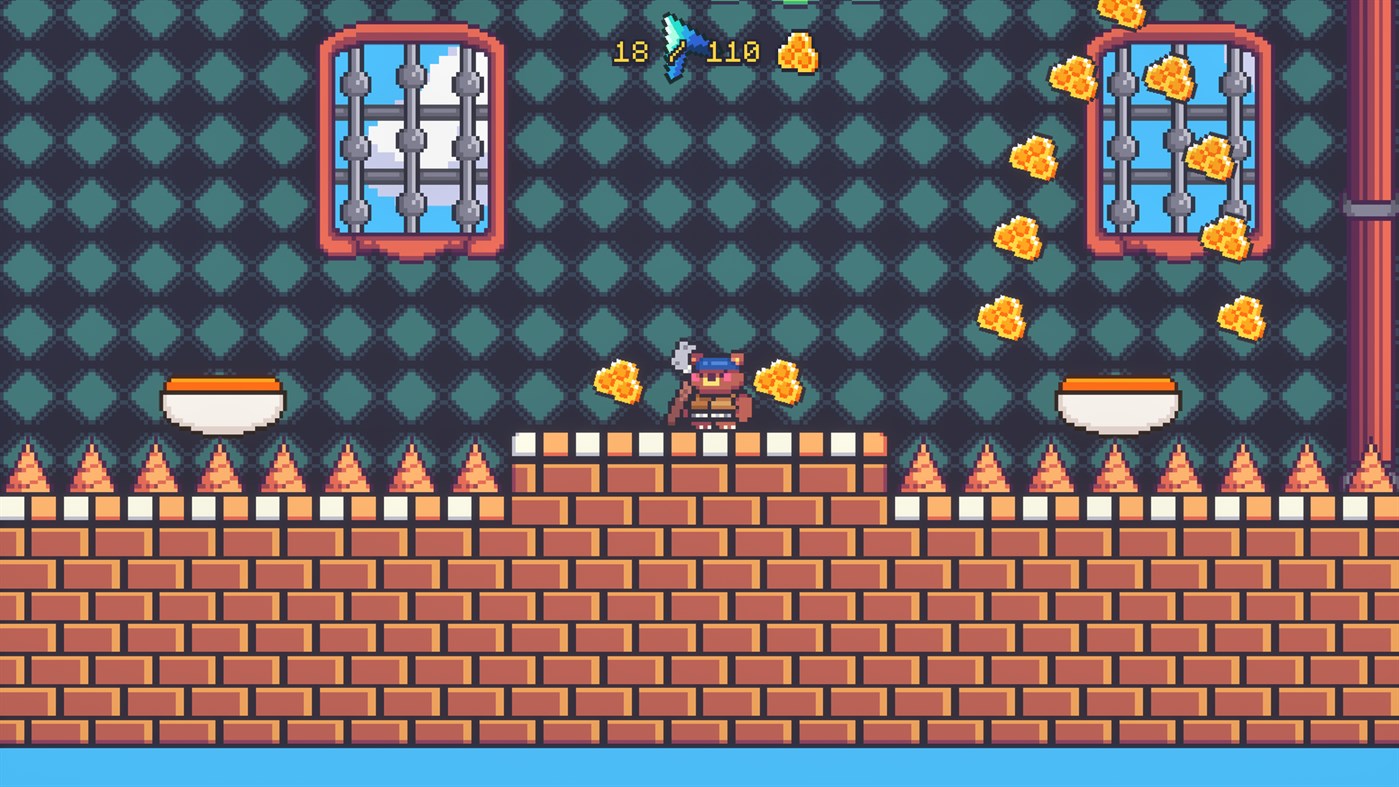Select the bear character wearing the blue cap
Screen dimensions: 1399x787
710,393
